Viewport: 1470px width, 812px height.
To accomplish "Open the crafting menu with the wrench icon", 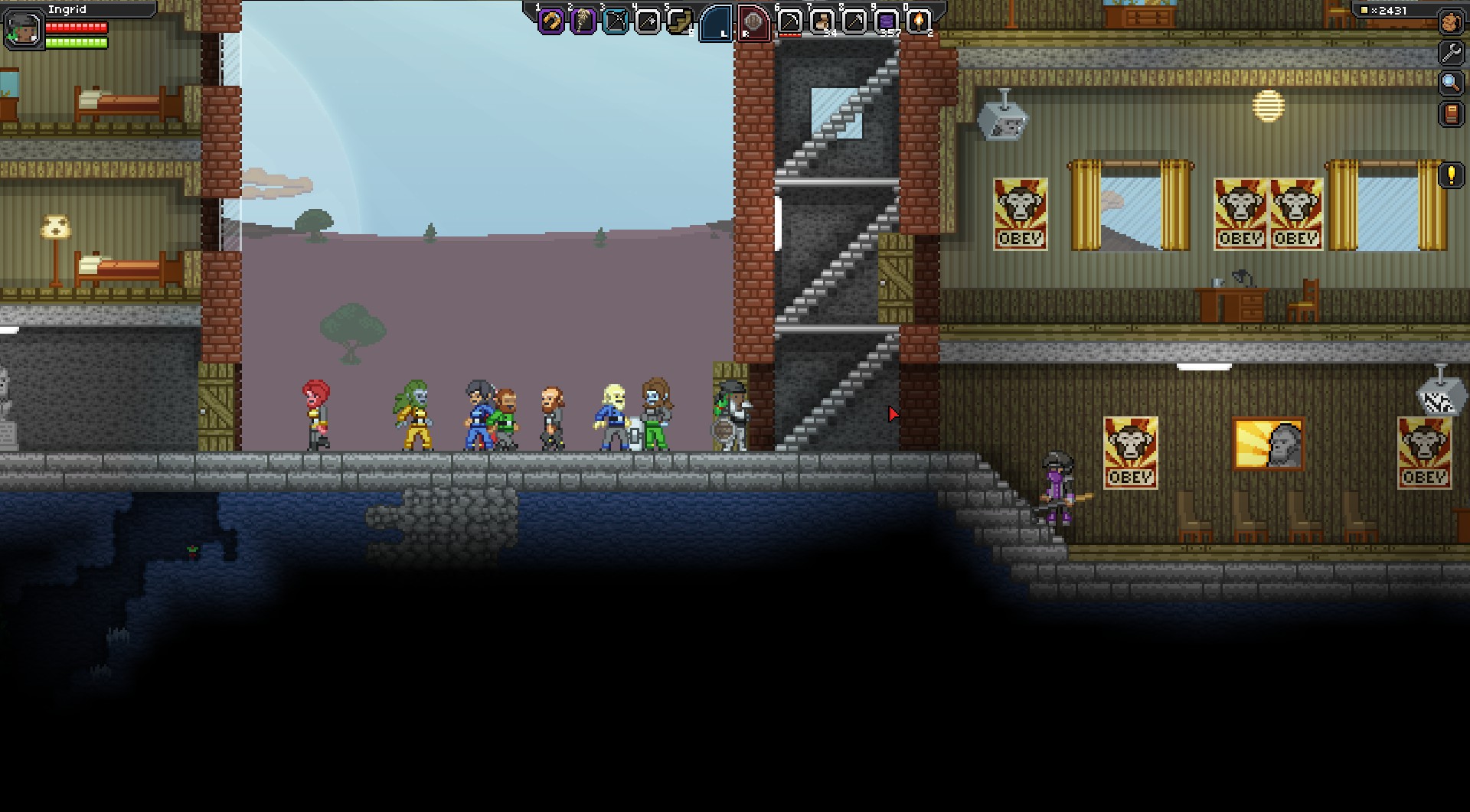I will pyautogui.click(x=1450, y=53).
